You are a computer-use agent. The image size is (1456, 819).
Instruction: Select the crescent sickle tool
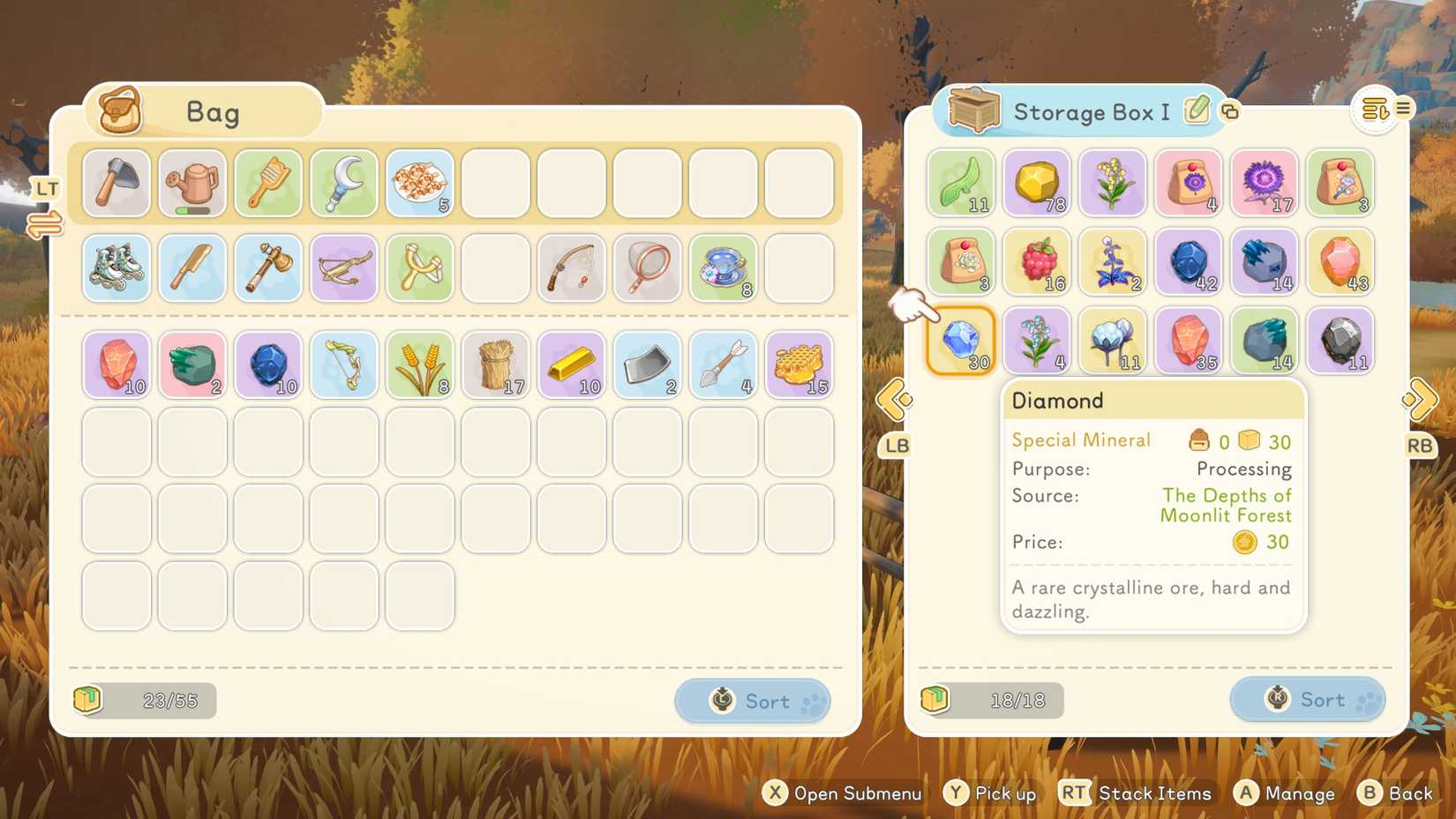coord(343,183)
